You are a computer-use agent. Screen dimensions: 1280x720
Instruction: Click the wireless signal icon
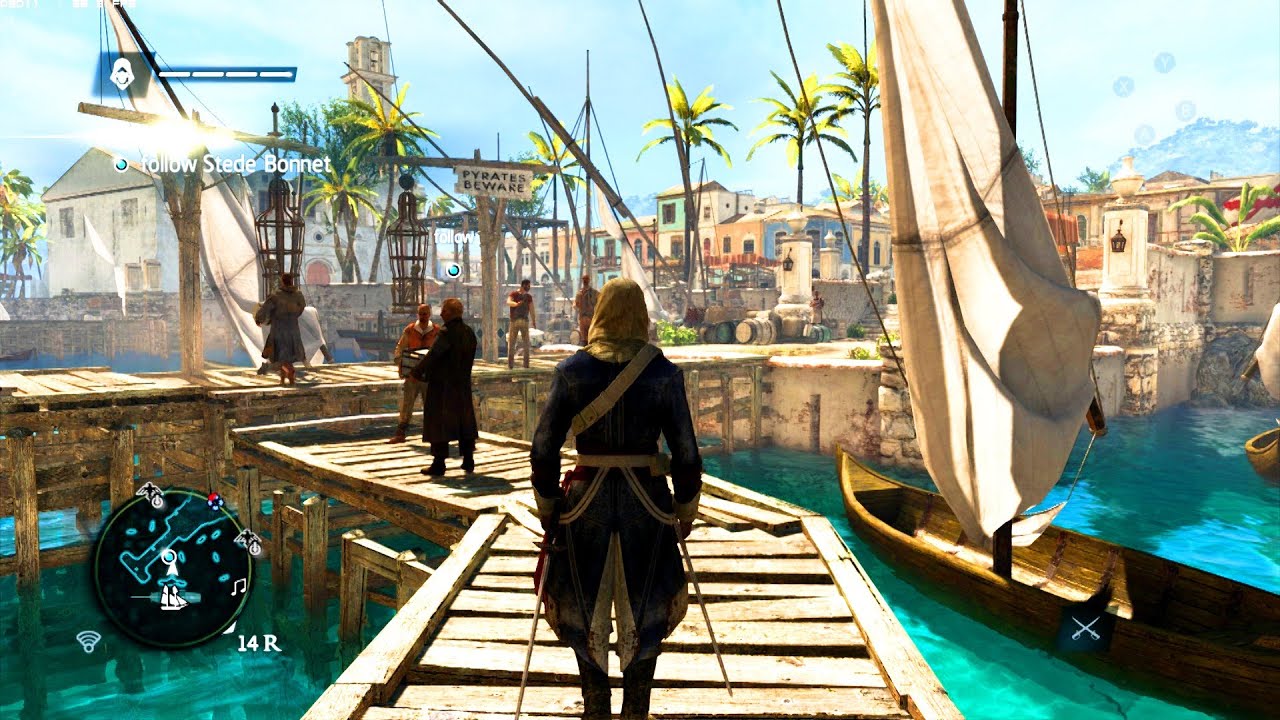click(x=89, y=641)
